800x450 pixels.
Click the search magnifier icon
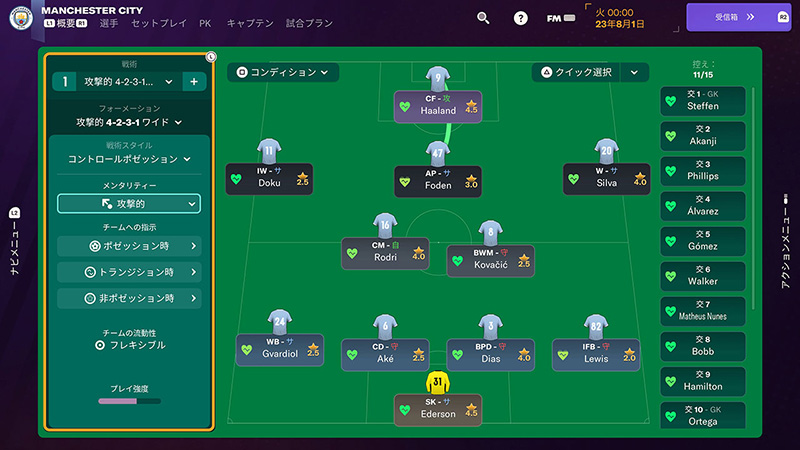pyautogui.click(x=483, y=18)
